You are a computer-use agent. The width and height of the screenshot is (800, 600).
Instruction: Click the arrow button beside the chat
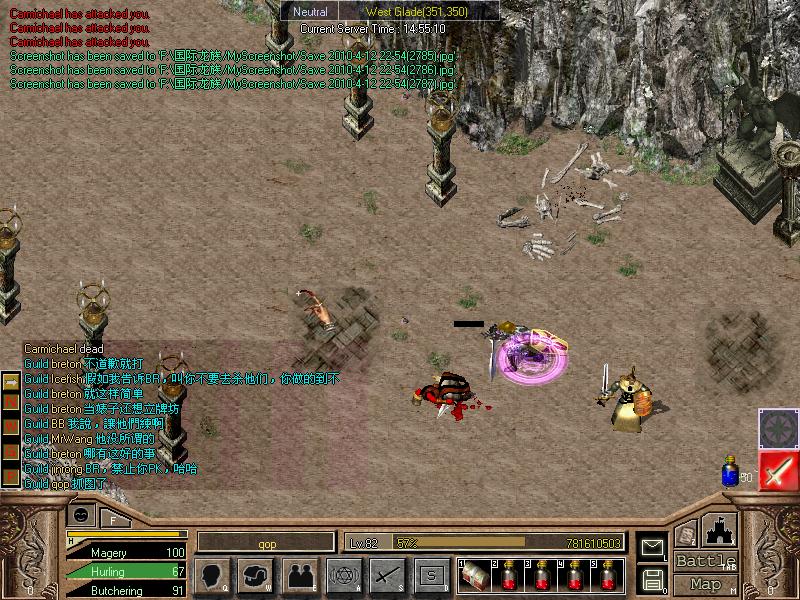[11, 382]
